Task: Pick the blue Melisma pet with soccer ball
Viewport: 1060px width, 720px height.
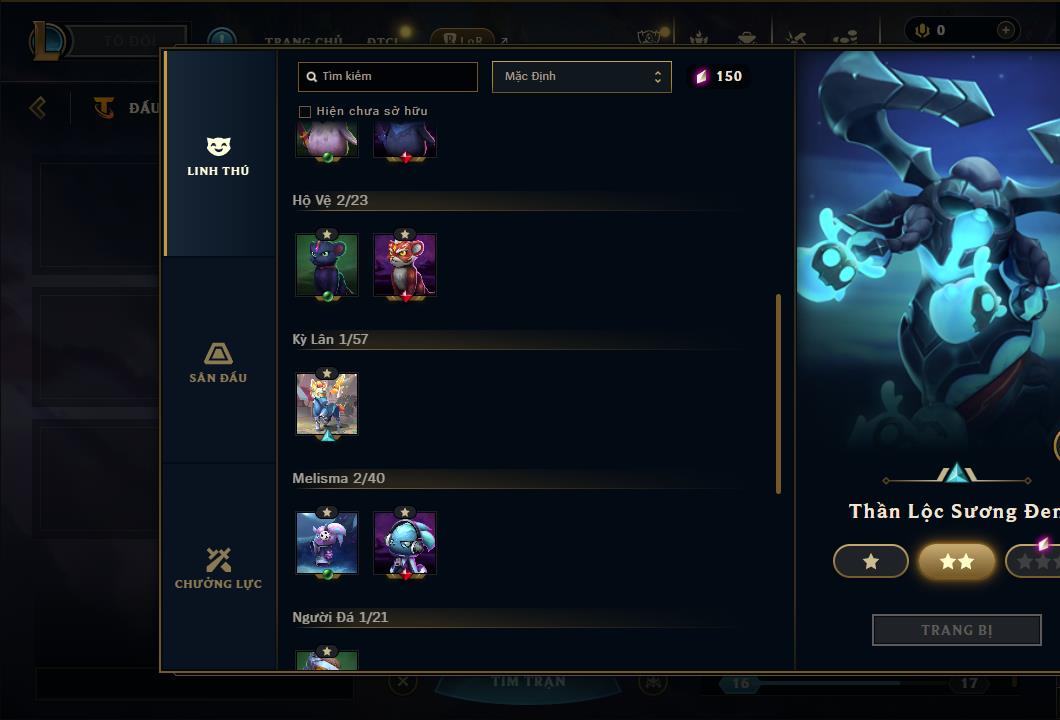Action: pos(327,543)
